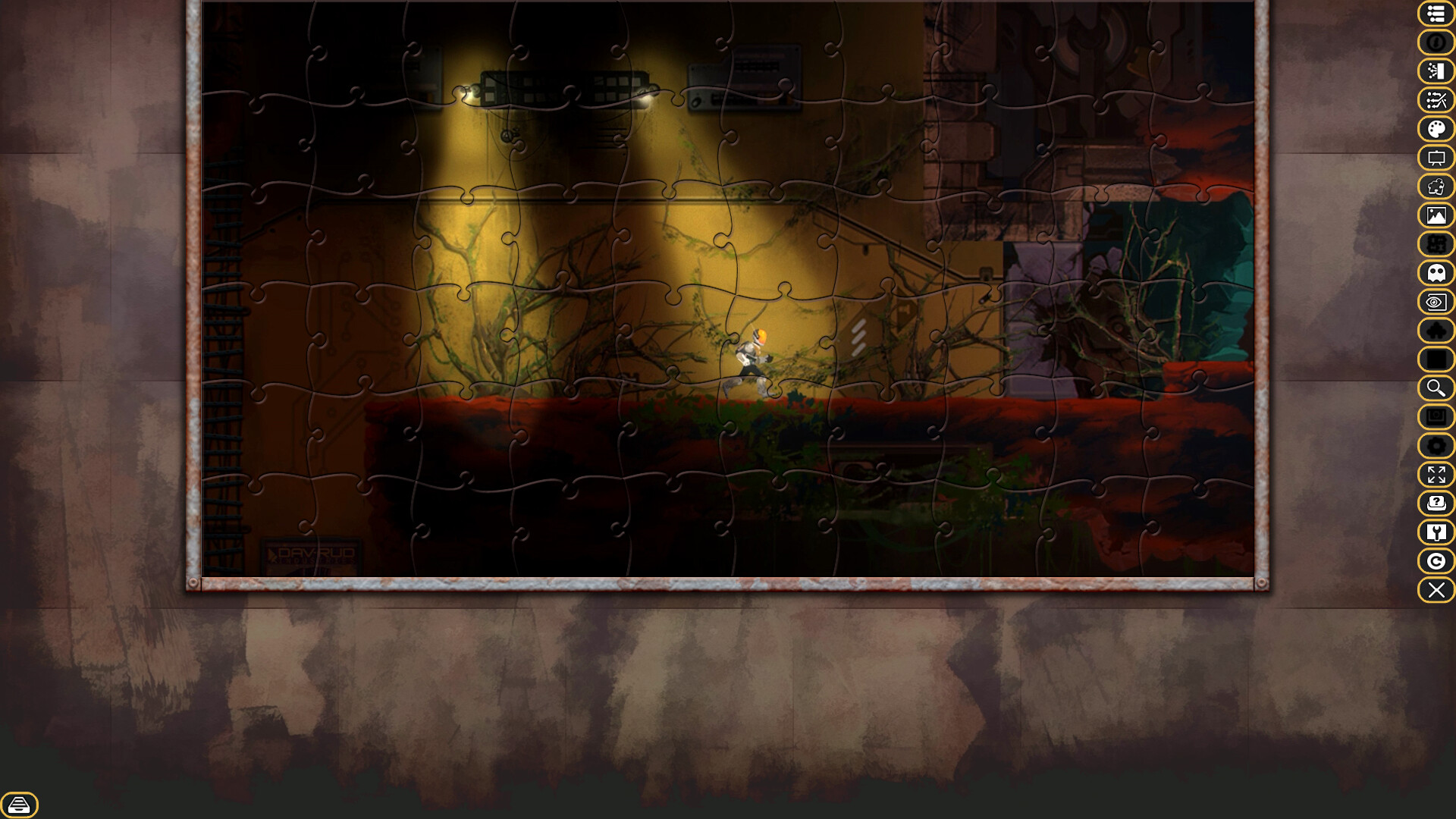The image size is (1456, 819).
Task: Open the puzzle list menu icon
Action: 1436,14
